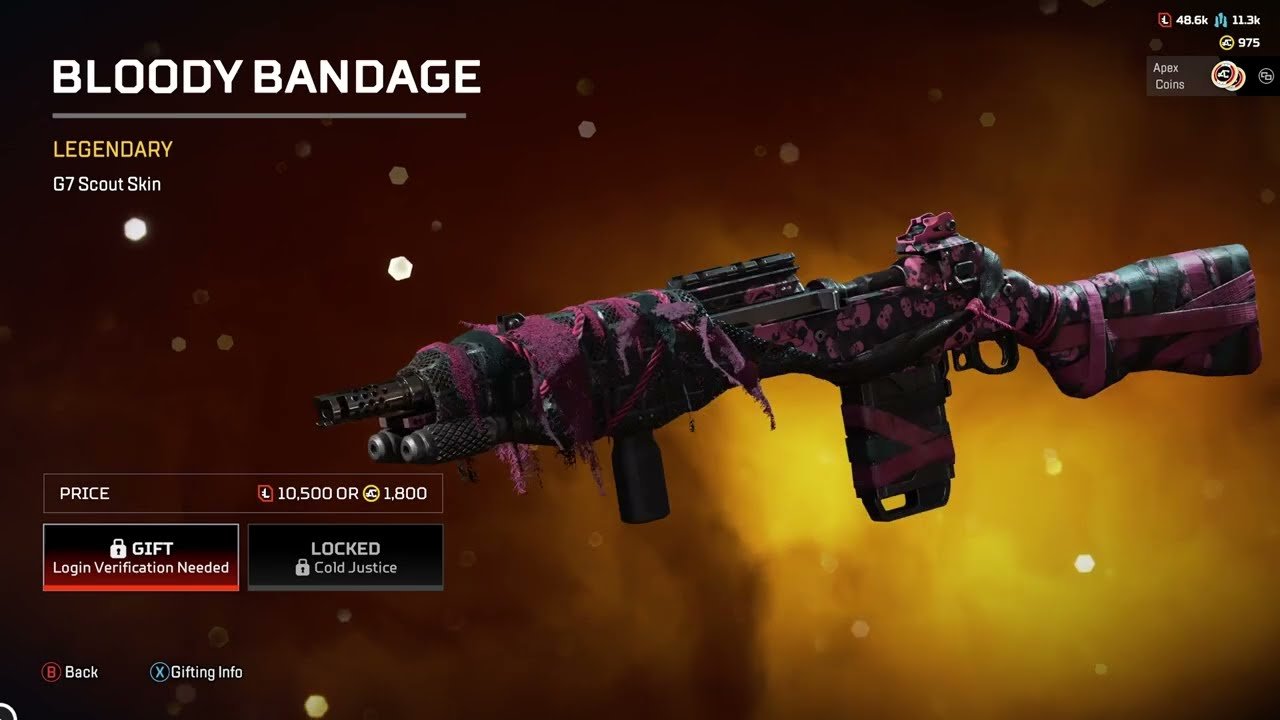Select the Gift button requiring login verification
Screen dimensions: 1280x720
[x=141, y=557]
